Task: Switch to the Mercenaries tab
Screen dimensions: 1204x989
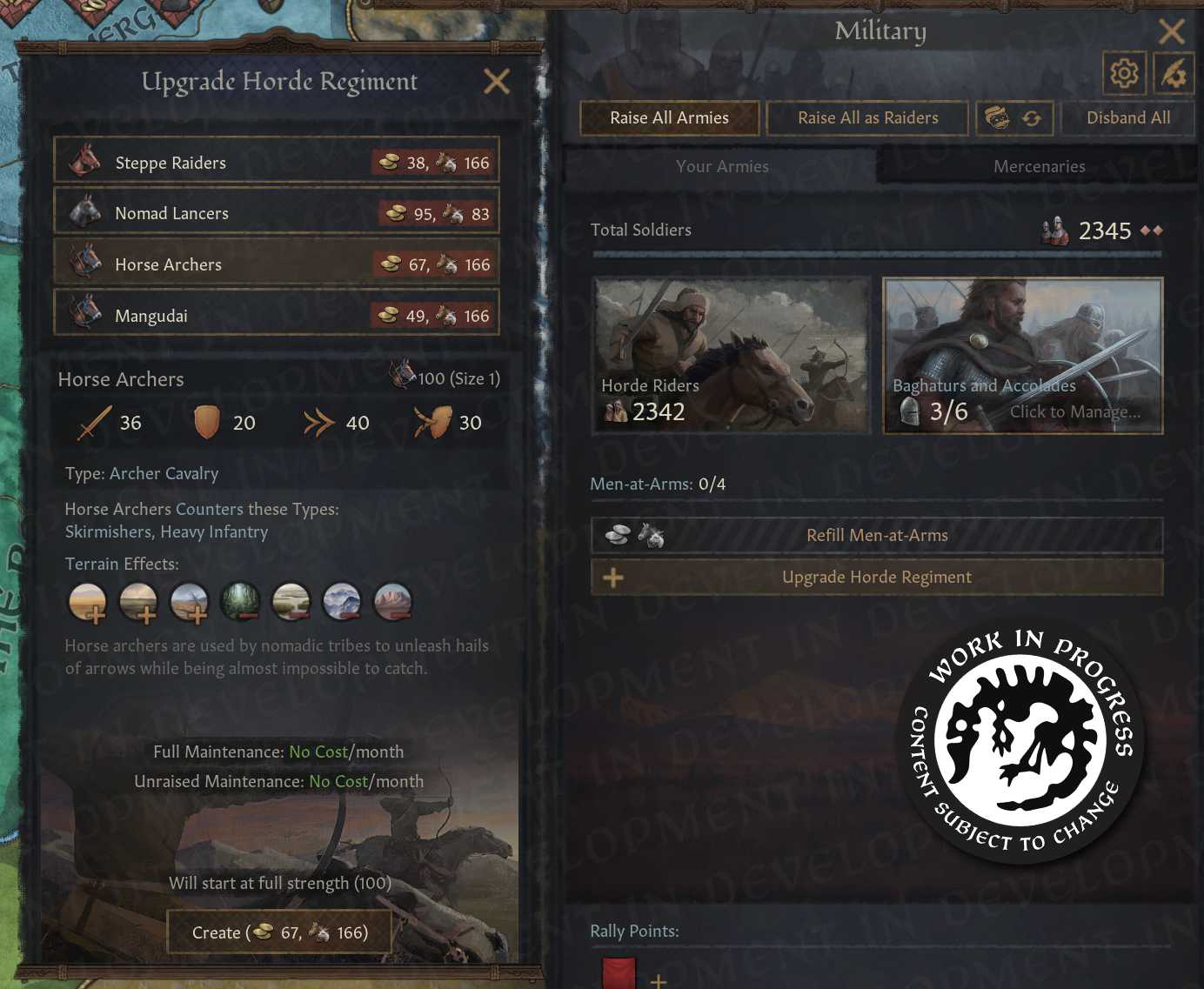Action: coord(1039,166)
